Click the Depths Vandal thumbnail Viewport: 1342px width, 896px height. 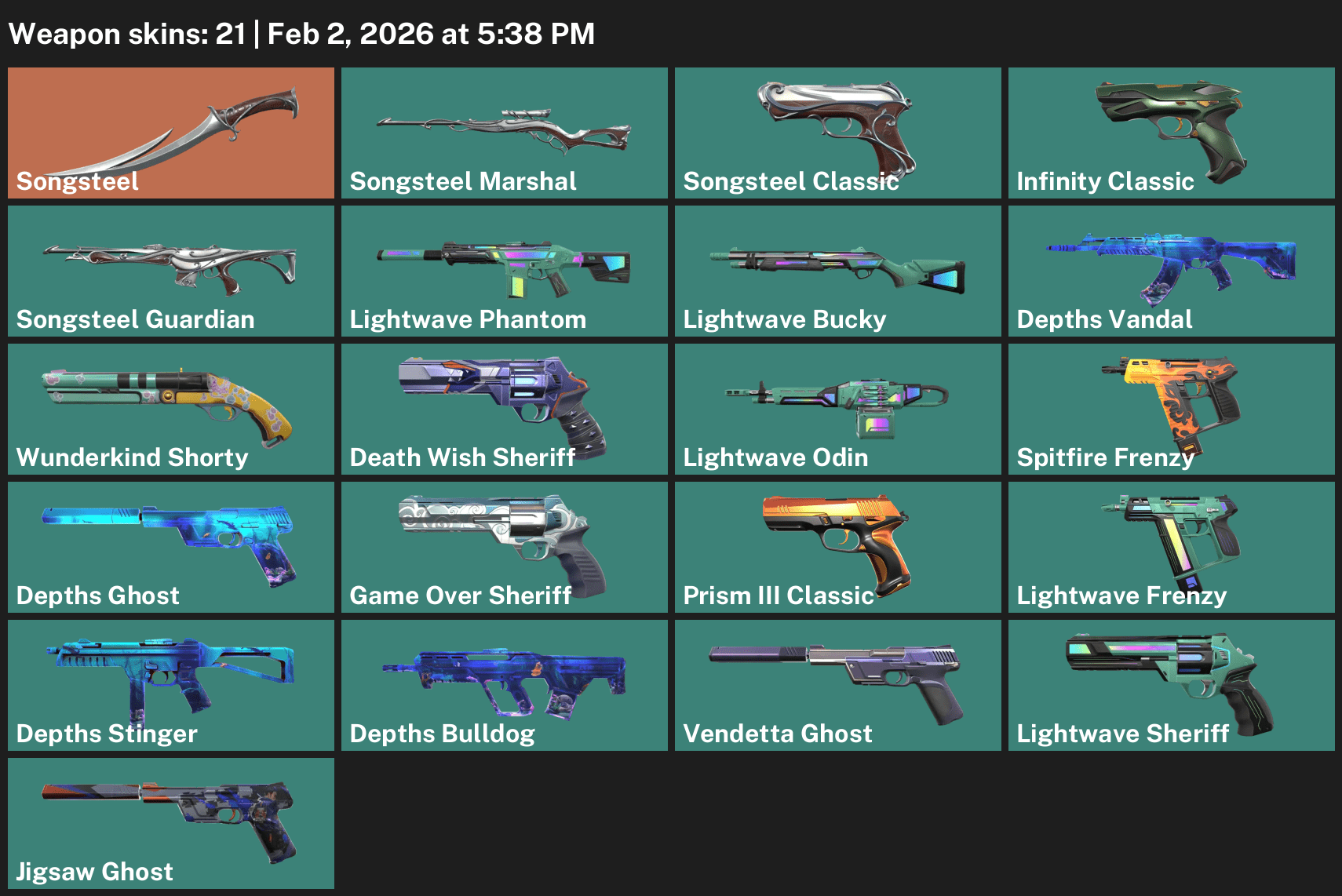[1170, 271]
